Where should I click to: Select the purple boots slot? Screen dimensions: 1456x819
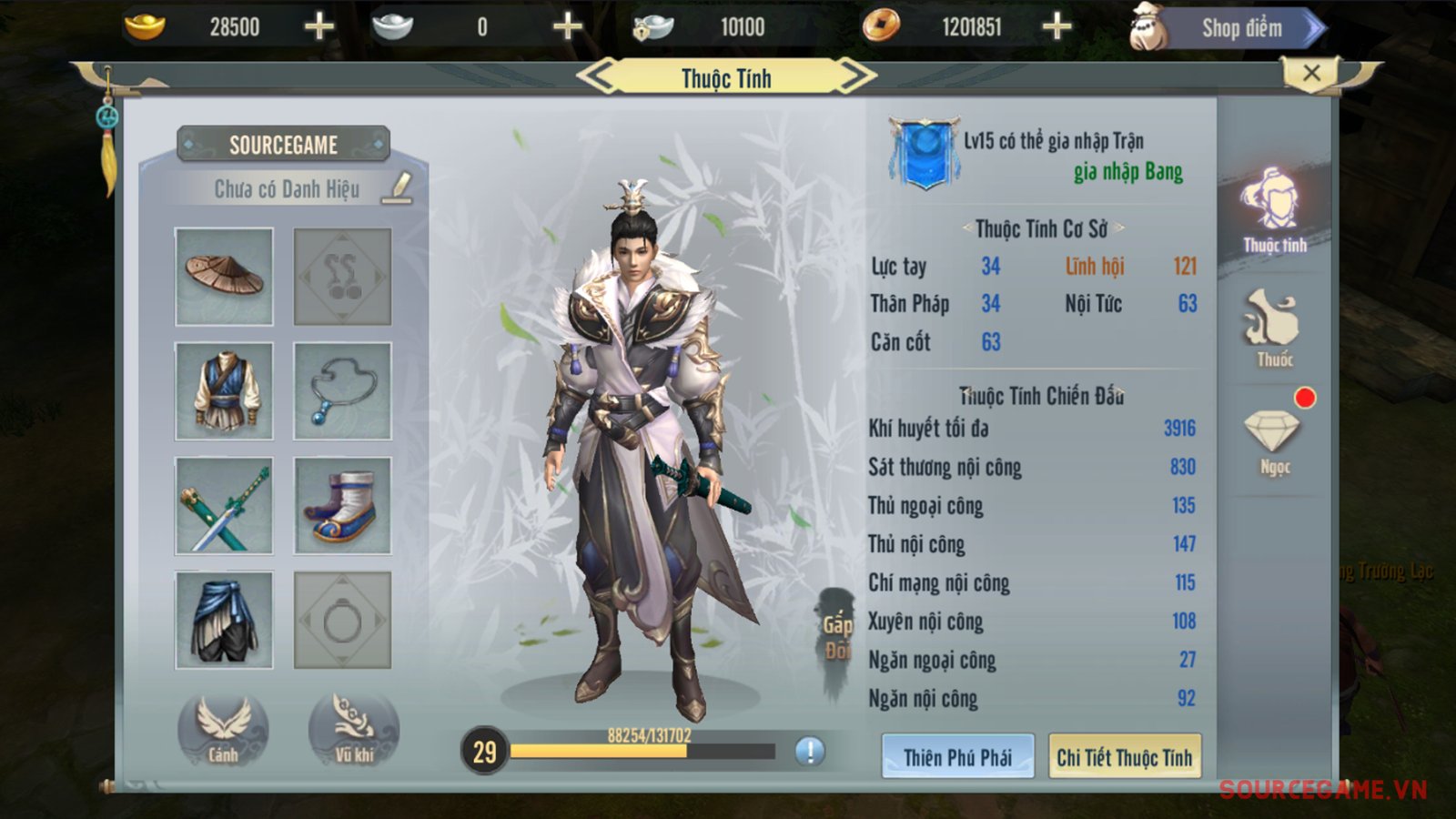[x=342, y=506]
